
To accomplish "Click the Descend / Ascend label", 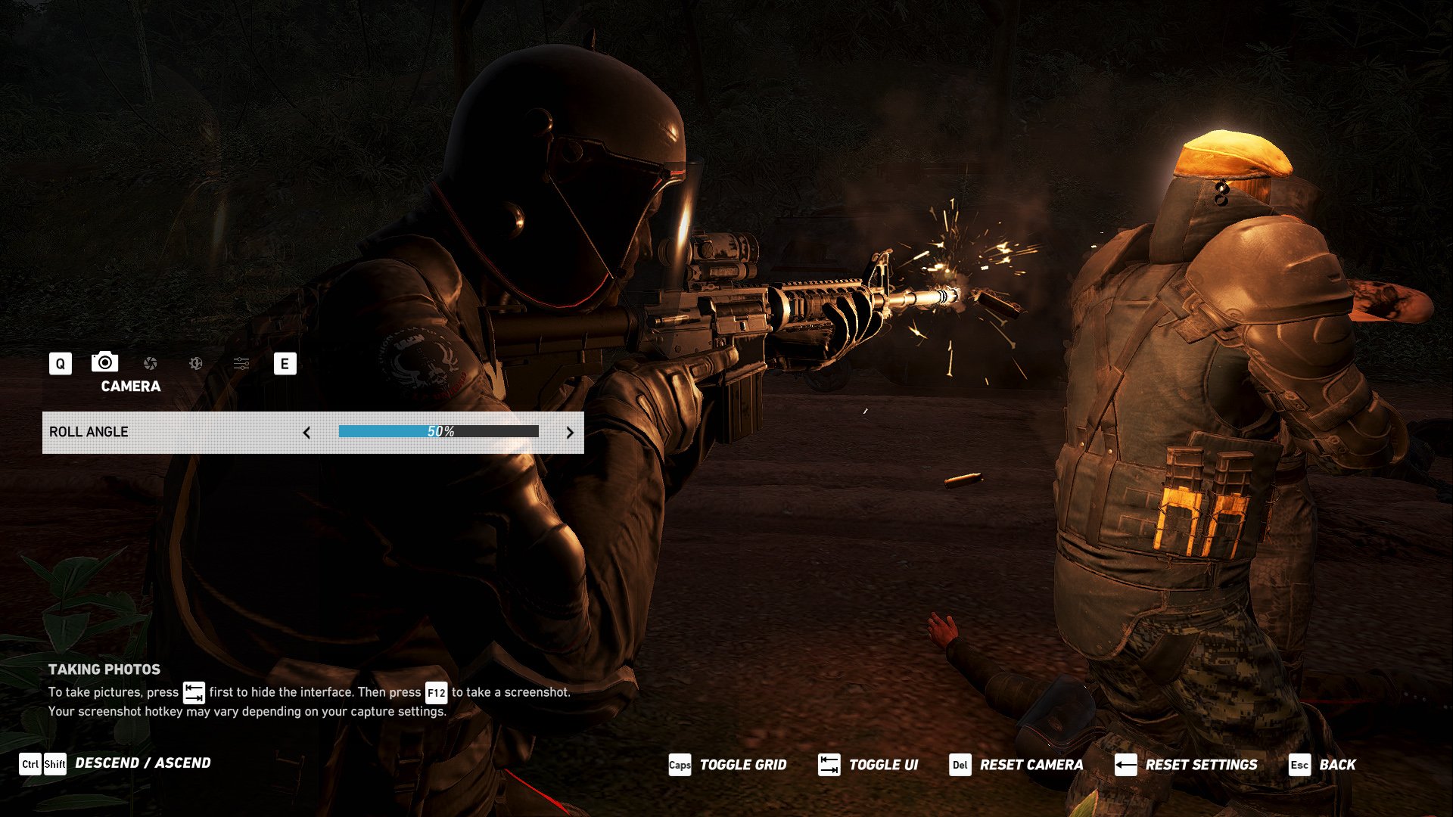I will 143,763.
